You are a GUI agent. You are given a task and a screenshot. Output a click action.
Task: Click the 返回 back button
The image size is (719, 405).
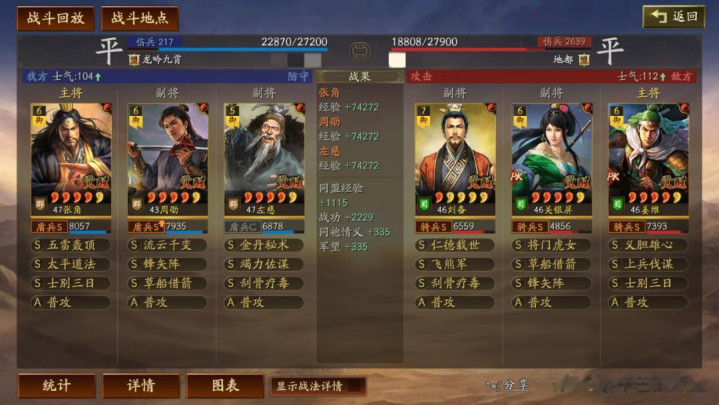click(674, 17)
